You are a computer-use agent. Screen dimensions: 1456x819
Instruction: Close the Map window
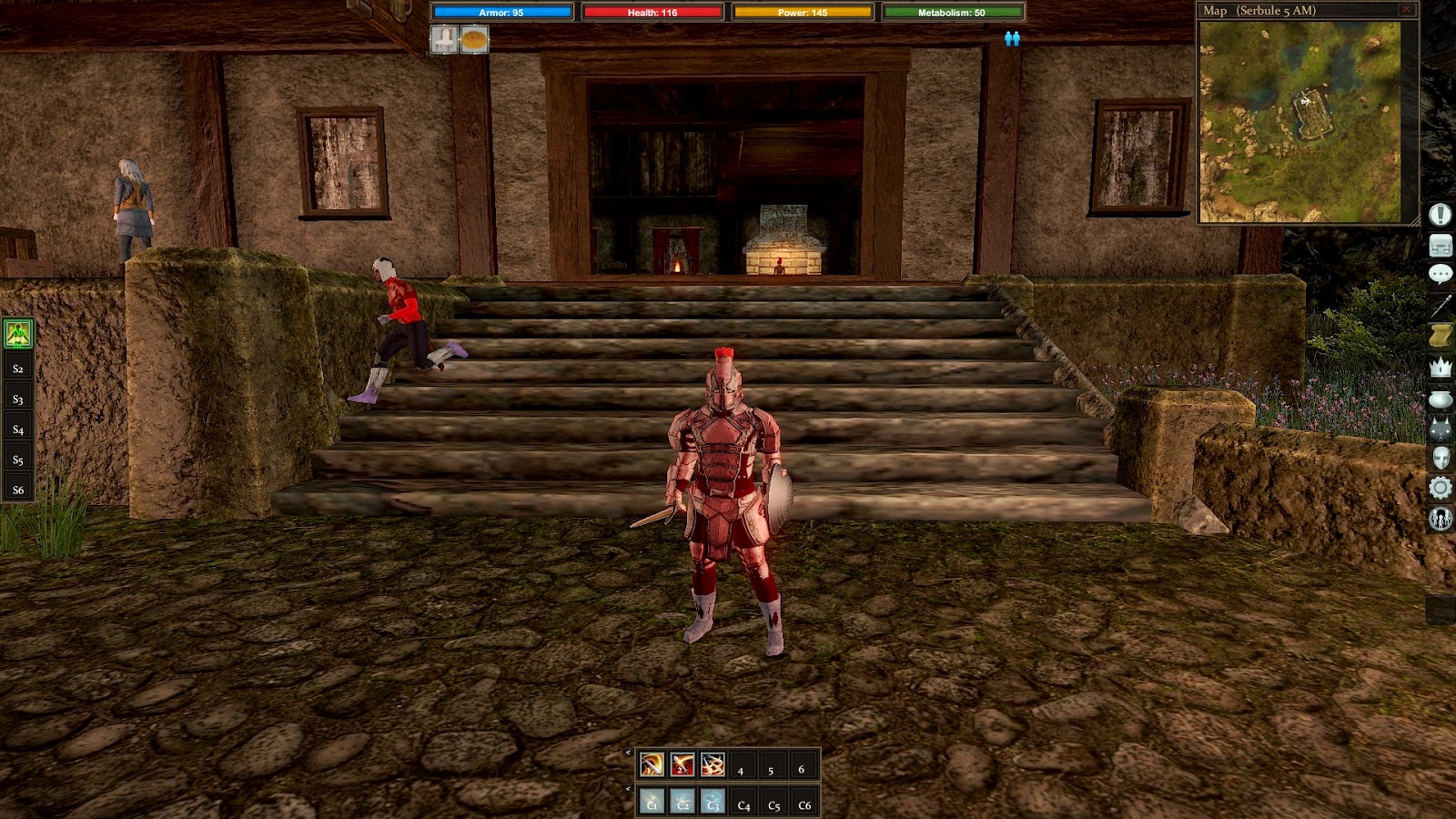[1406, 10]
